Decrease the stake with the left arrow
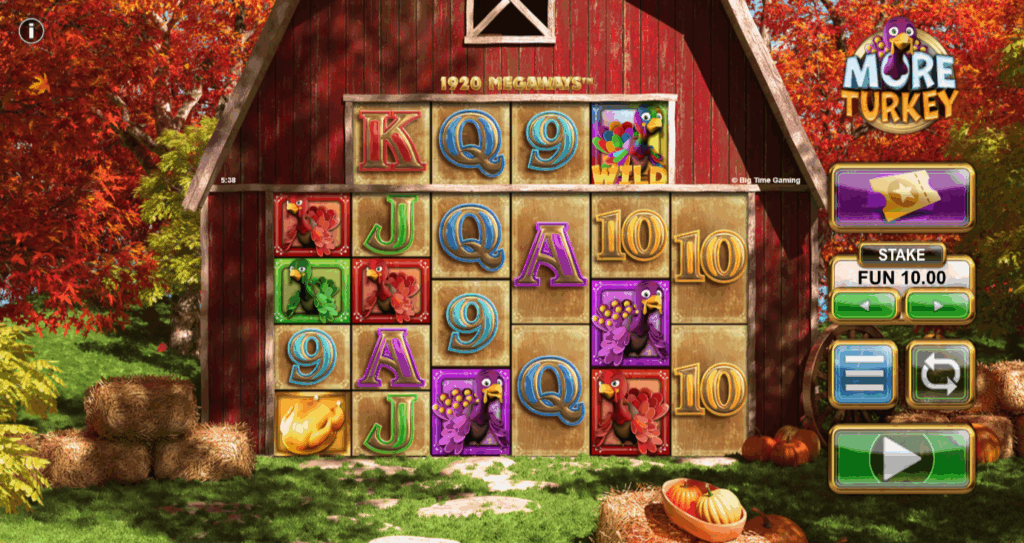The image size is (1024, 543). 865,305
